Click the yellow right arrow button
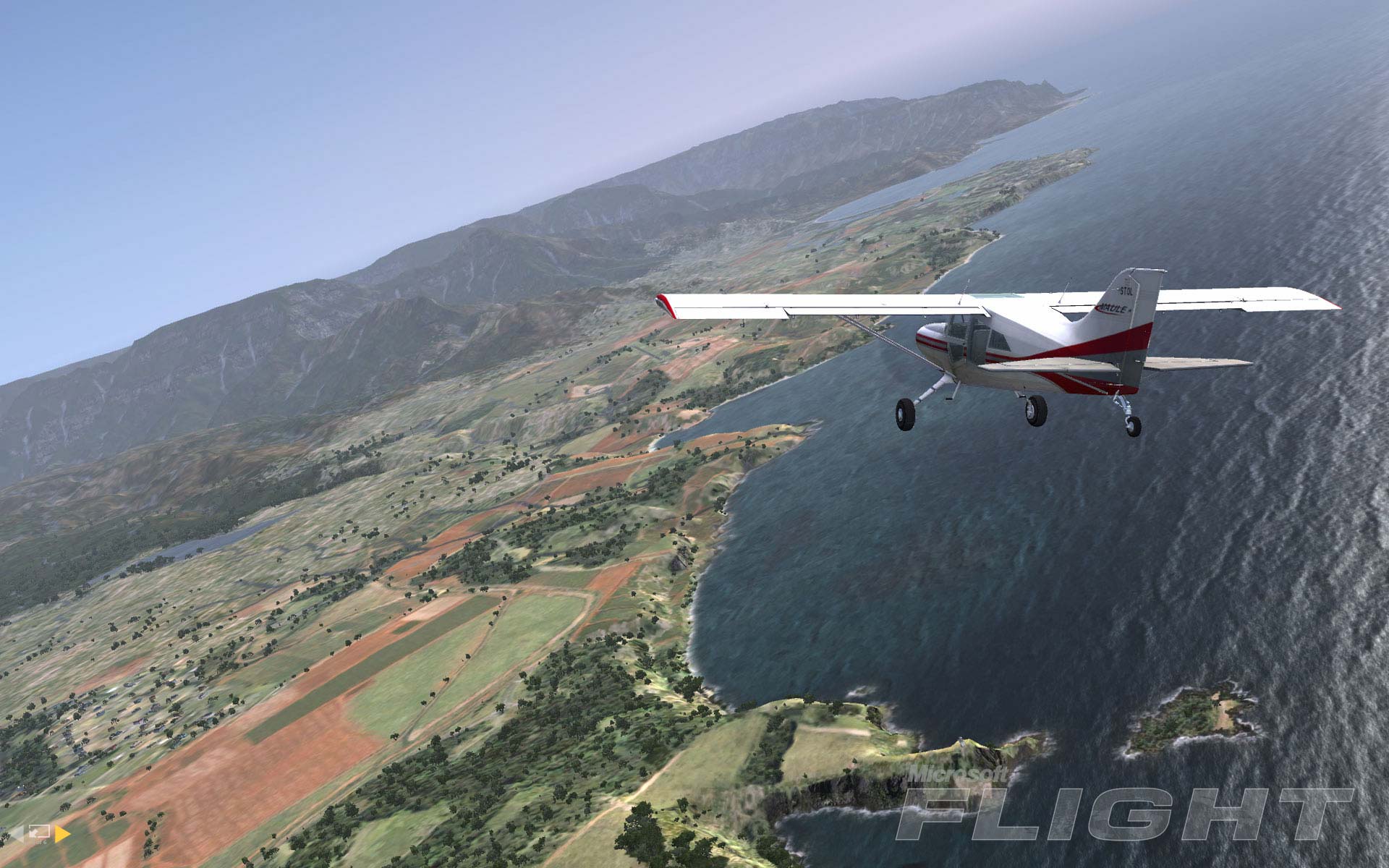The image size is (1389, 868). coord(62,834)
